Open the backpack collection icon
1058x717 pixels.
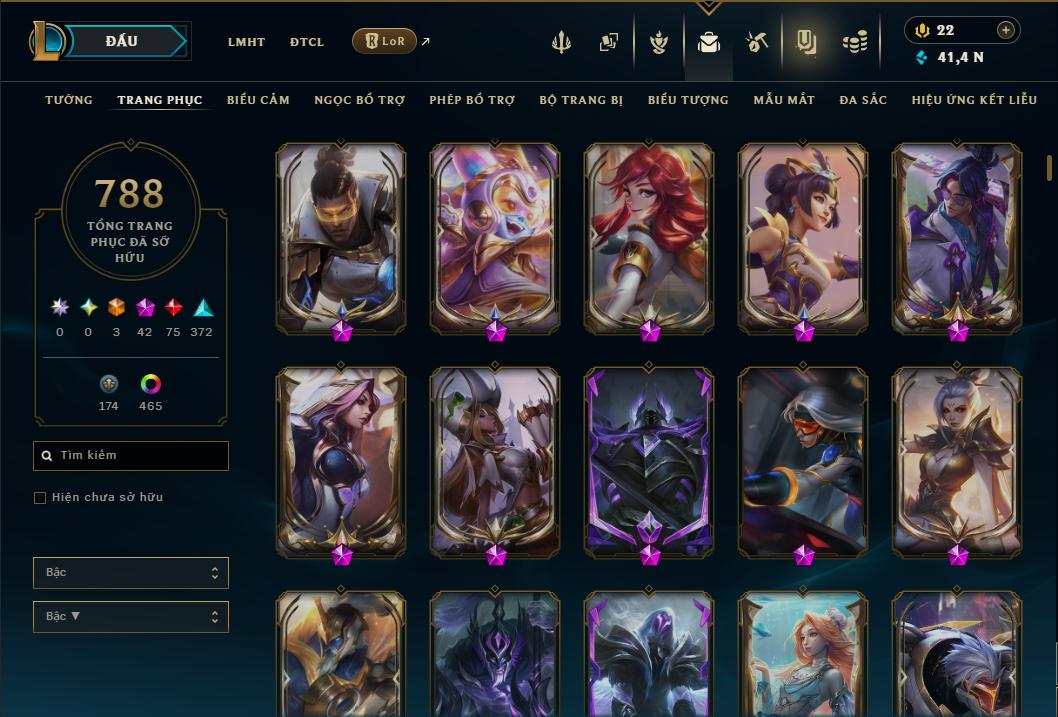pos(709,42)
